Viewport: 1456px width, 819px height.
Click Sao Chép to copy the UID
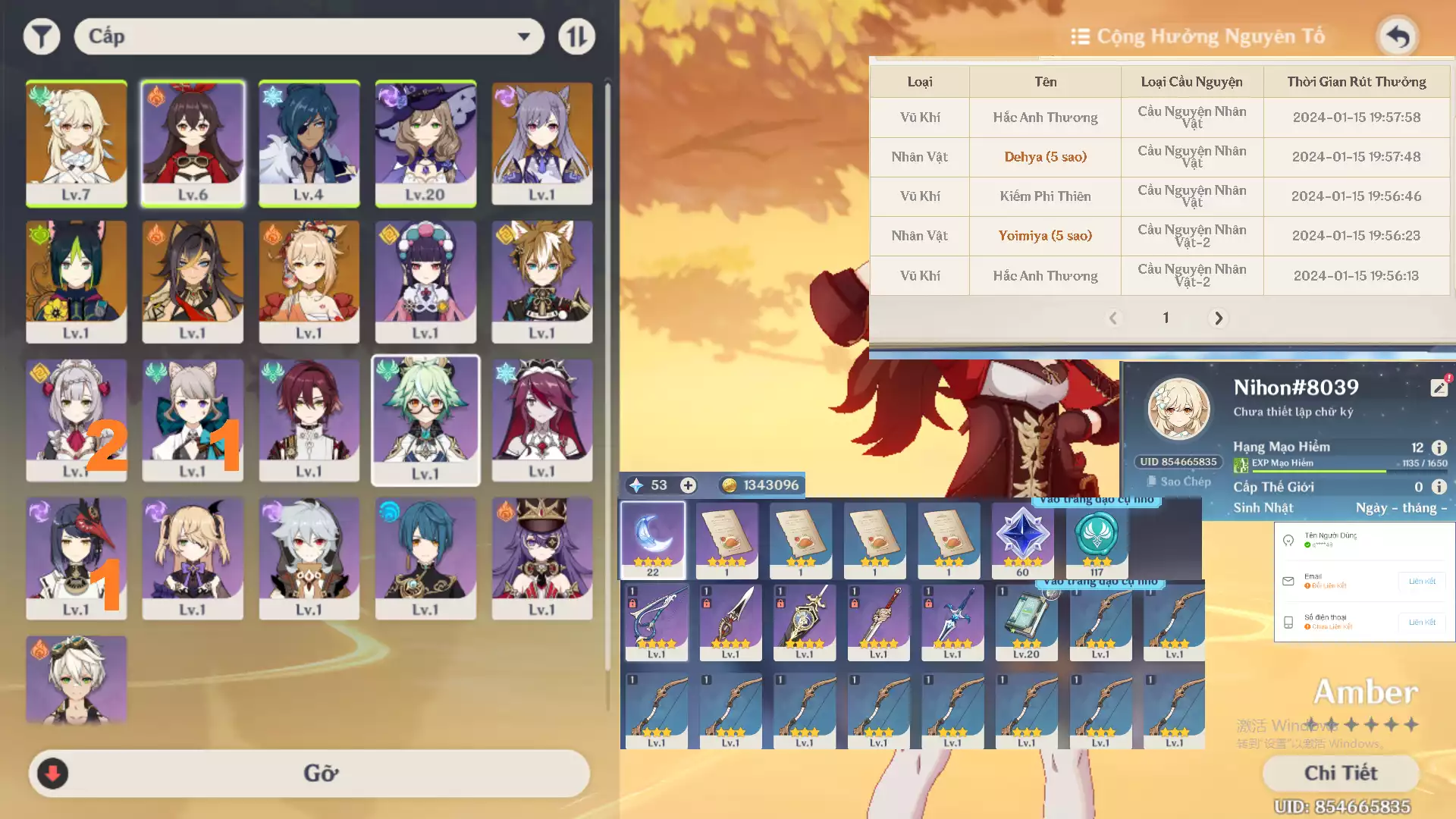coord(1178,481)
